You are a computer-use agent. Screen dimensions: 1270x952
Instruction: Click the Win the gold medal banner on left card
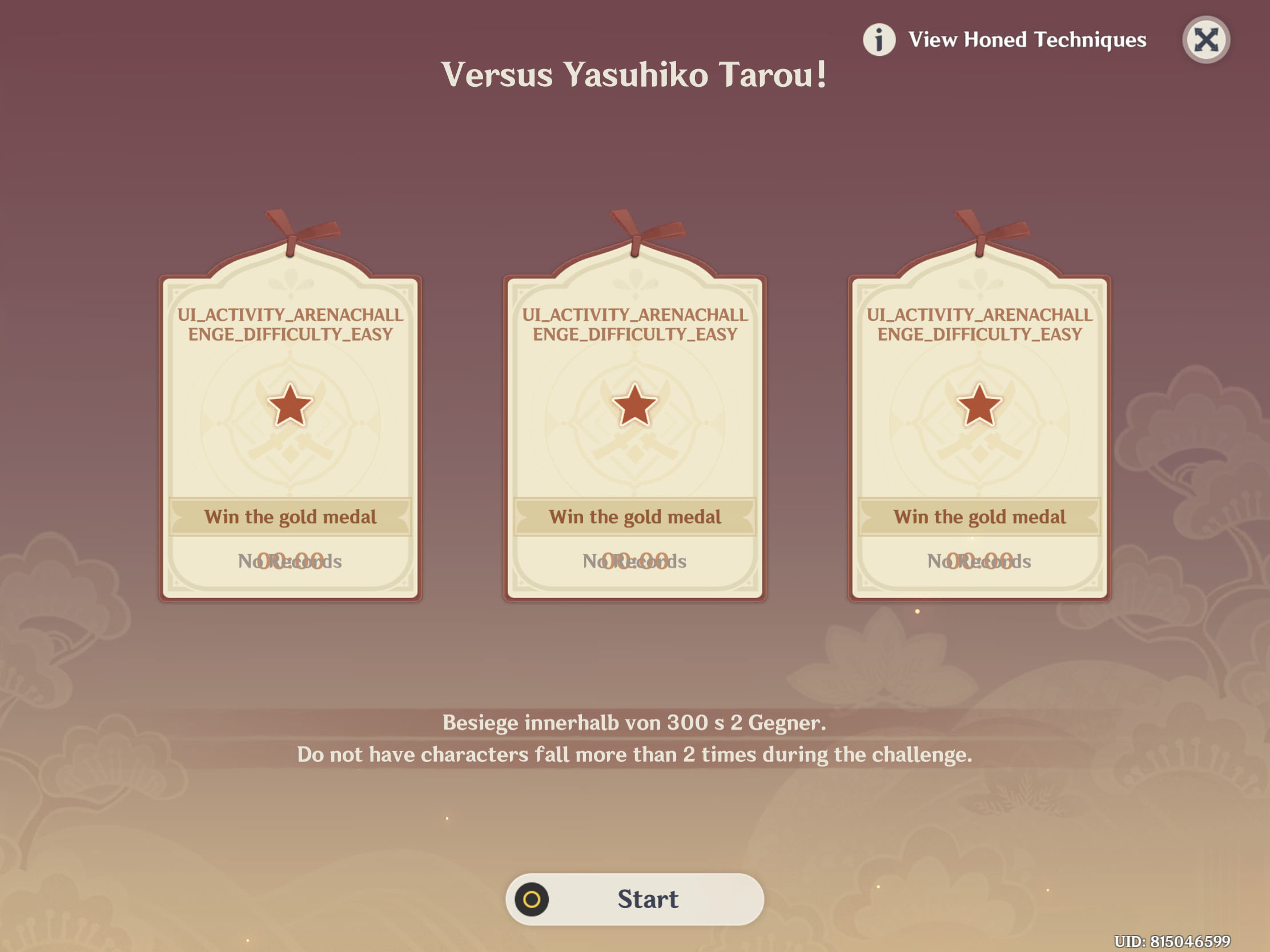click(291, 517)
